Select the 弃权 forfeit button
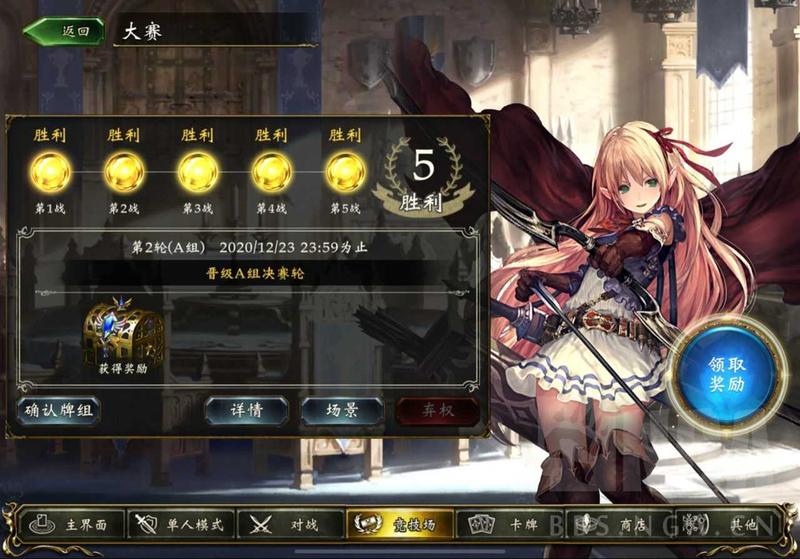 [436, 410]
